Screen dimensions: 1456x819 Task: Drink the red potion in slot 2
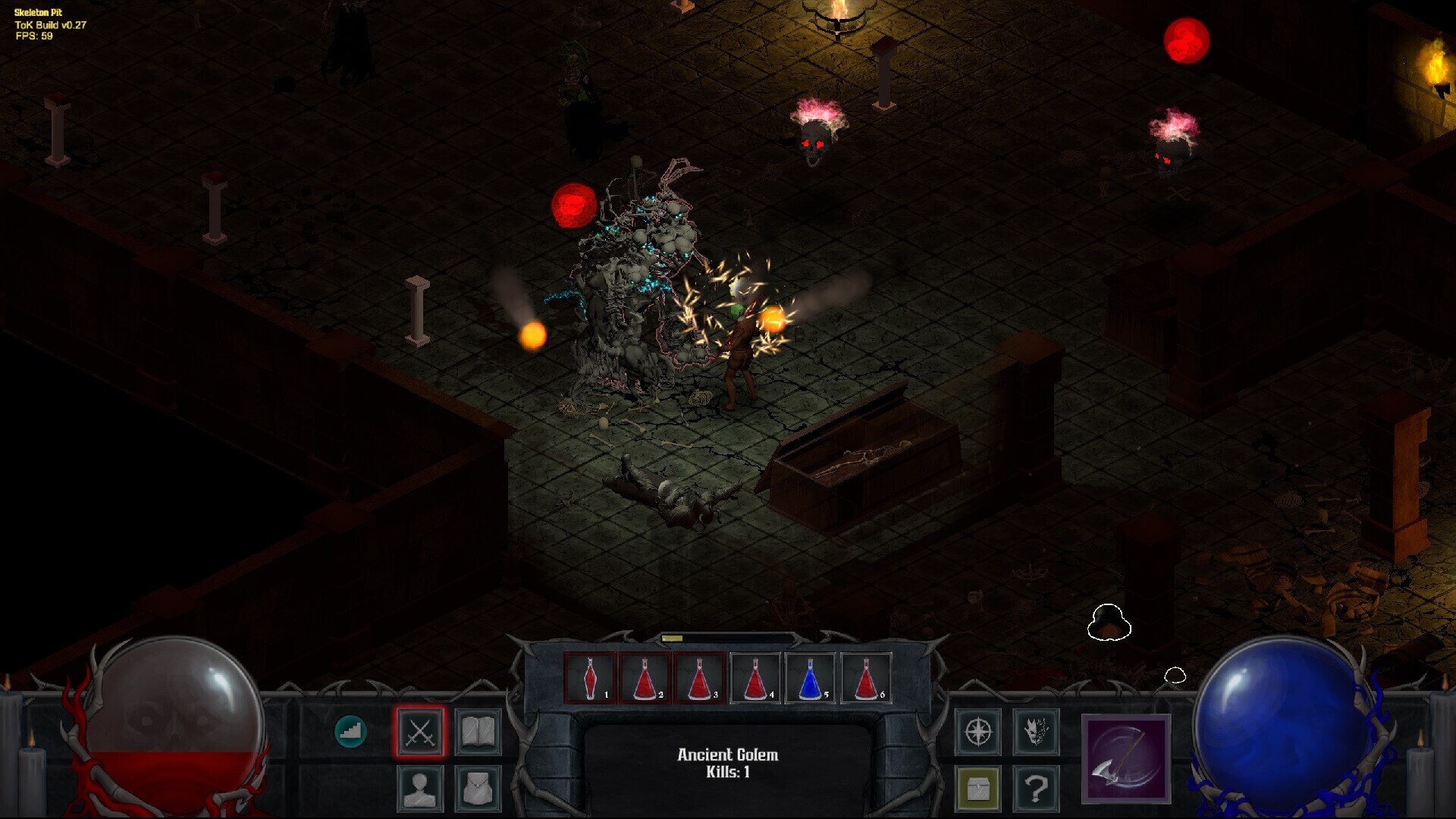pyautogui.click(x=645, y=678)
